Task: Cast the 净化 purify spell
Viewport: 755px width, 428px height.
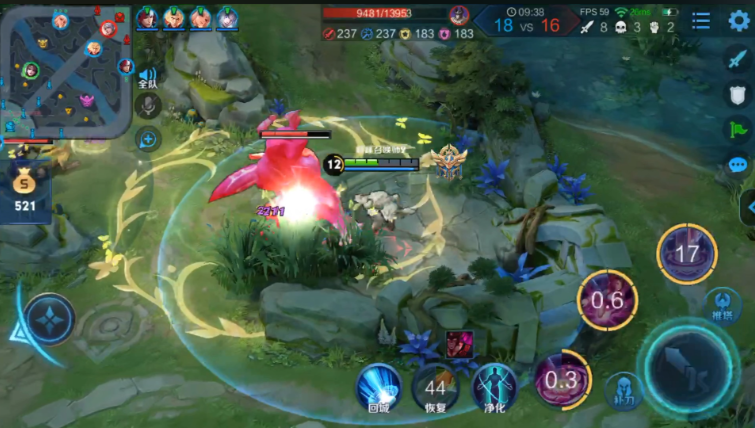Action: coord(492,386)
